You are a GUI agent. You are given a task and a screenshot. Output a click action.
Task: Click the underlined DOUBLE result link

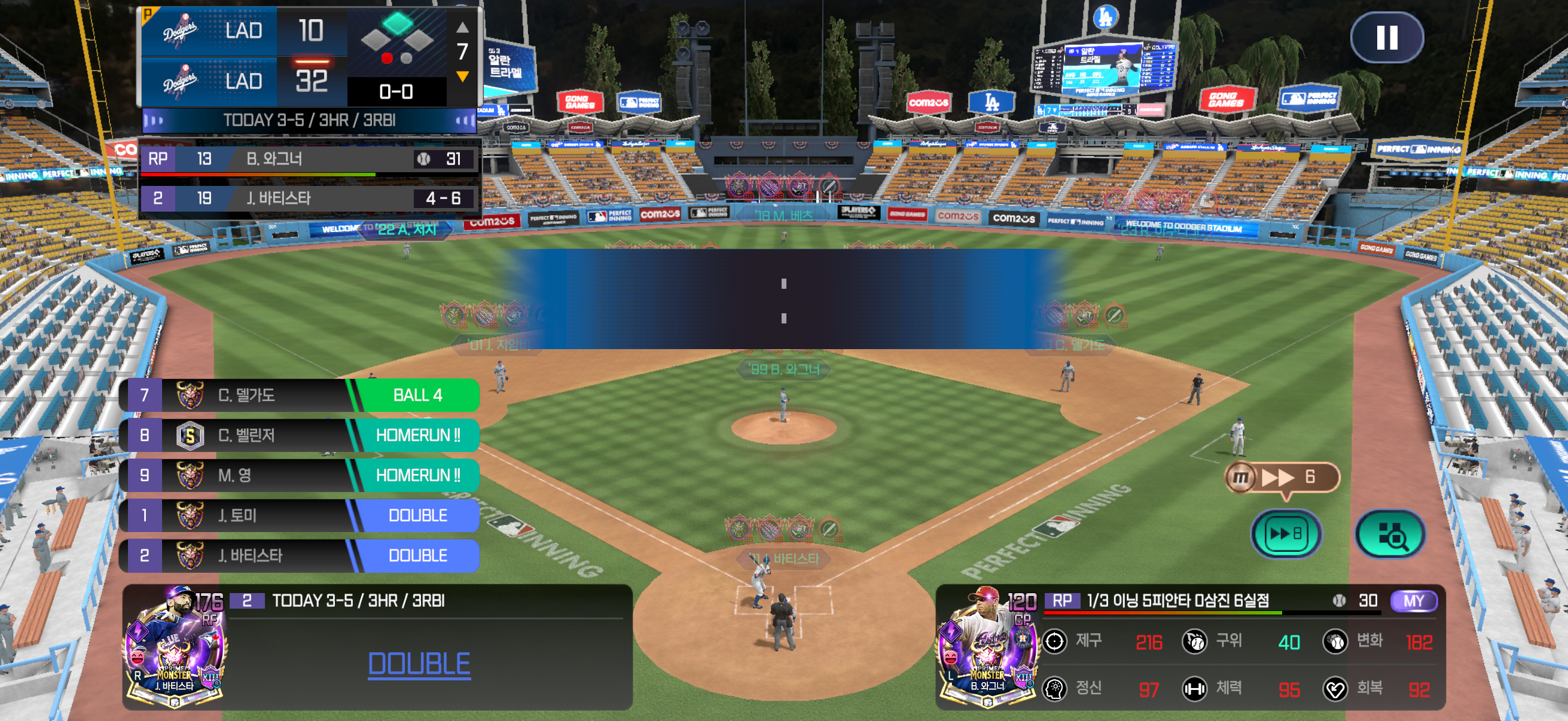pyautogui.click(x=419, y=663)
